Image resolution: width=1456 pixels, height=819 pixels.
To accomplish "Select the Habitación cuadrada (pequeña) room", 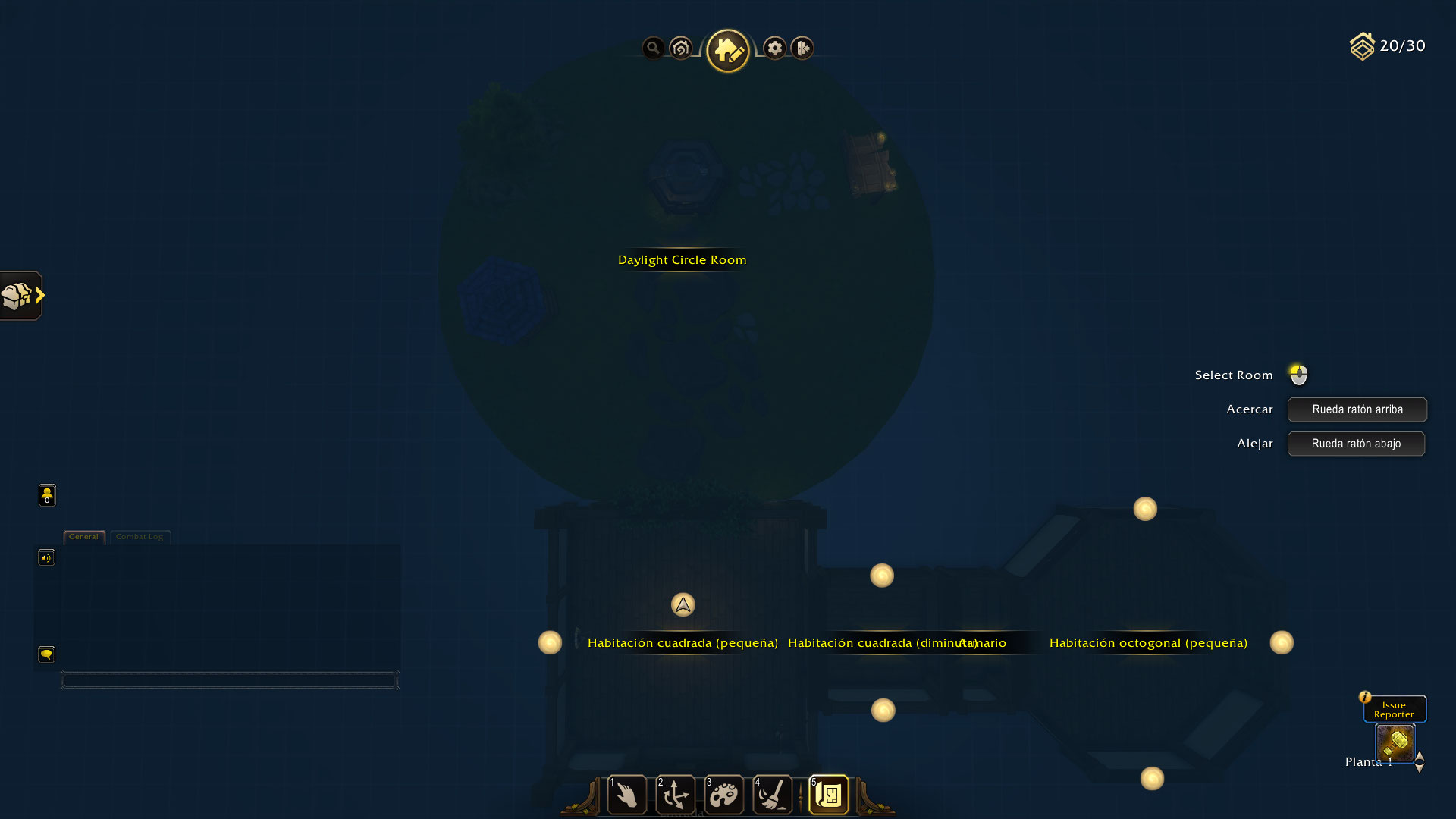I will (682, 643).
